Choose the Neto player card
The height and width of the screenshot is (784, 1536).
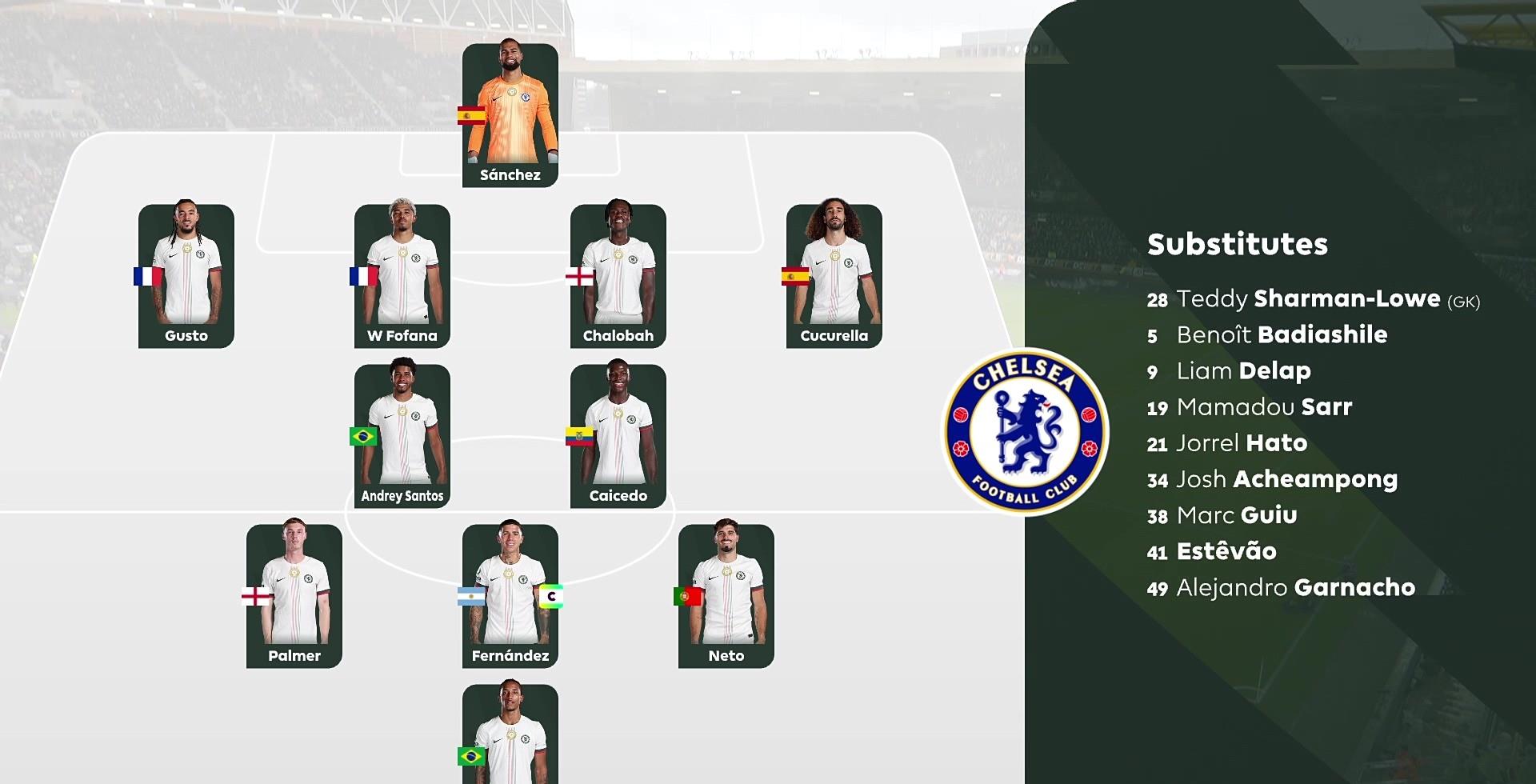click(x=726, y=595)
